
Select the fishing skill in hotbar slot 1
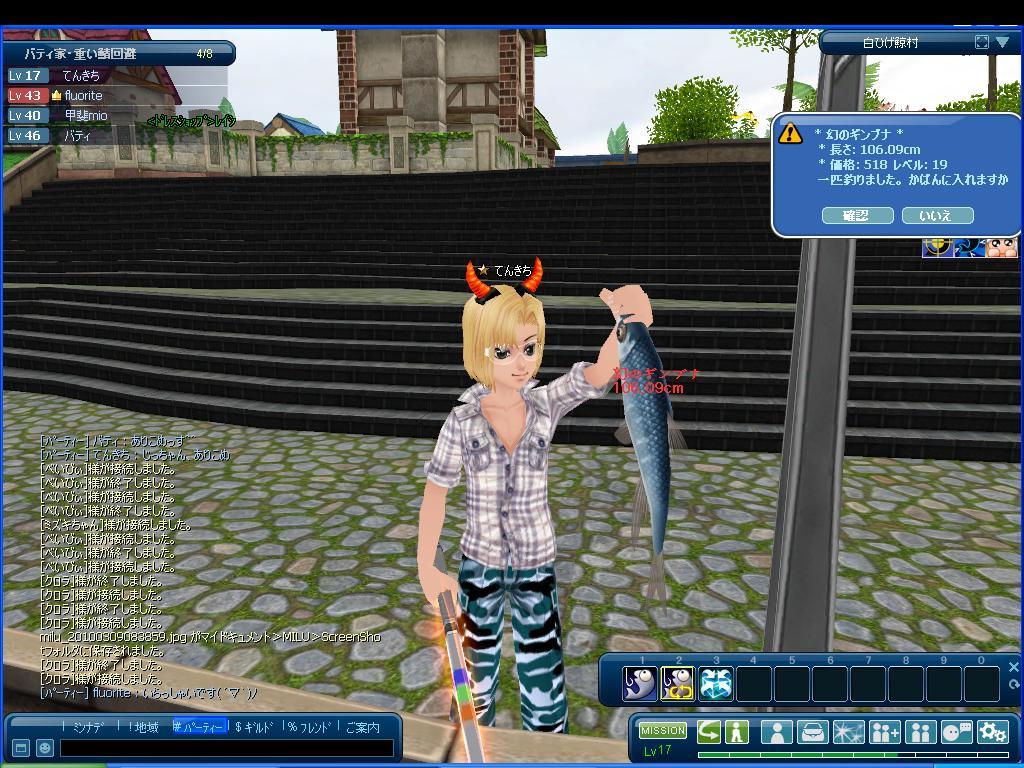[x=640, y=684]
